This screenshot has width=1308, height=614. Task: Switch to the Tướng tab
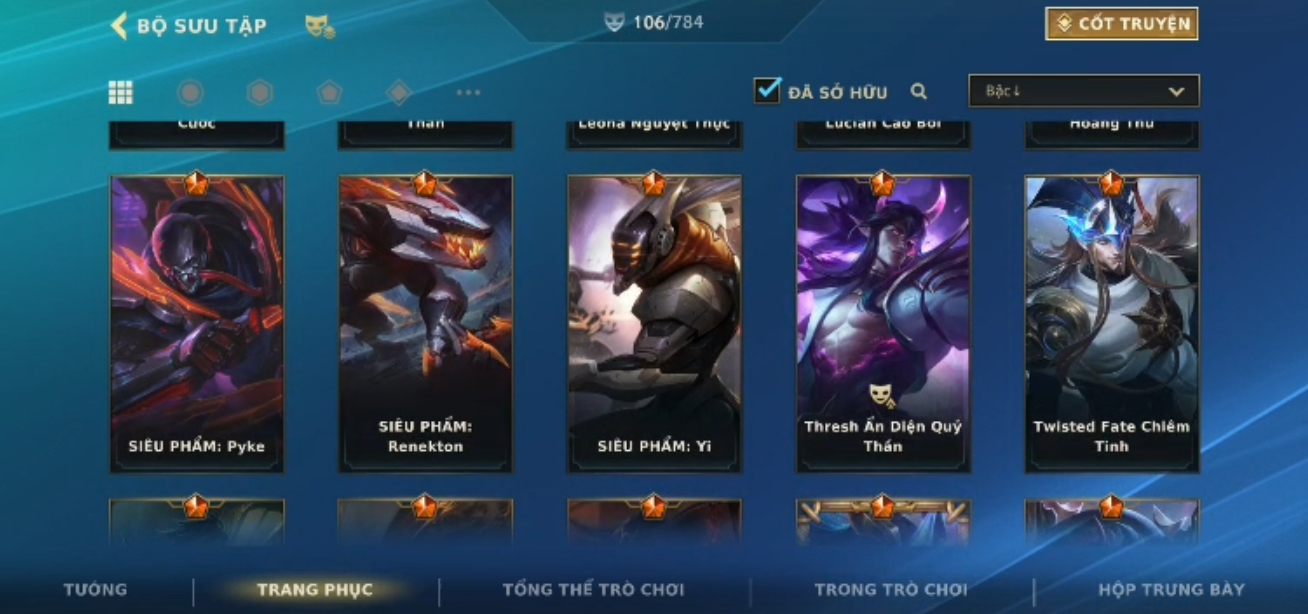click(95, 589)
